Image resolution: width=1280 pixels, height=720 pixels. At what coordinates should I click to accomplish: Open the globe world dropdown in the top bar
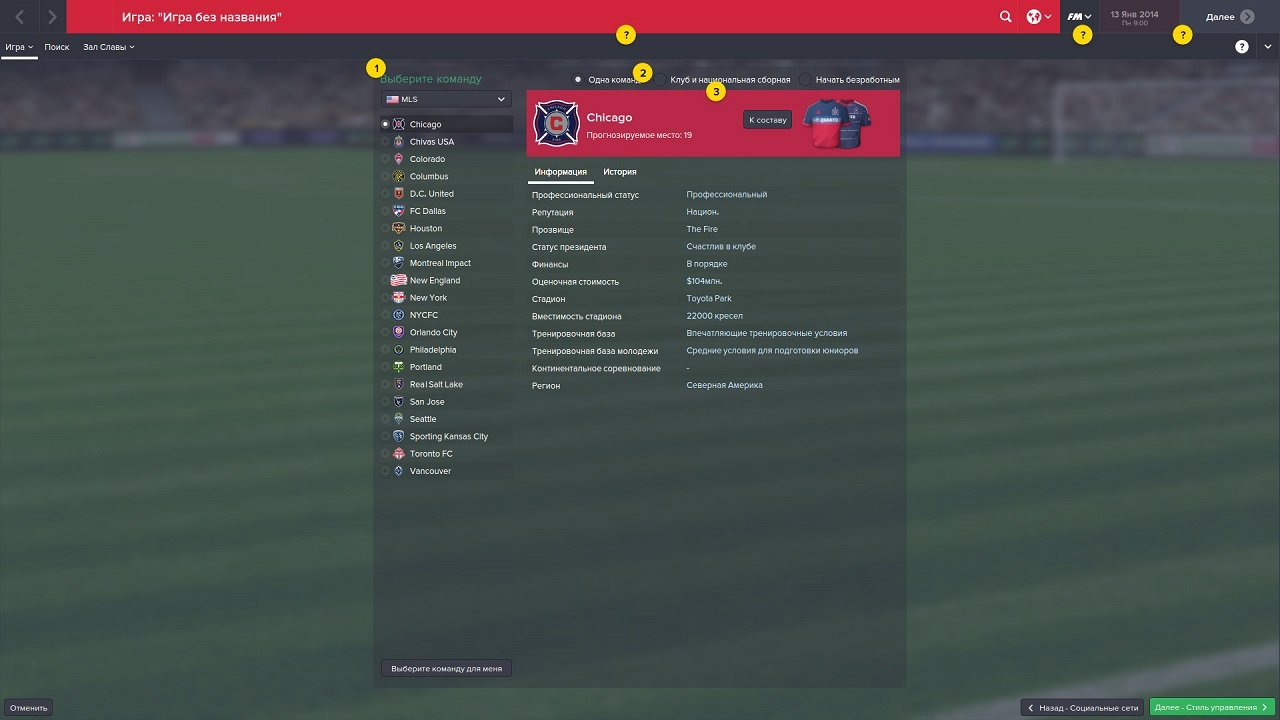click(1038, 16)
